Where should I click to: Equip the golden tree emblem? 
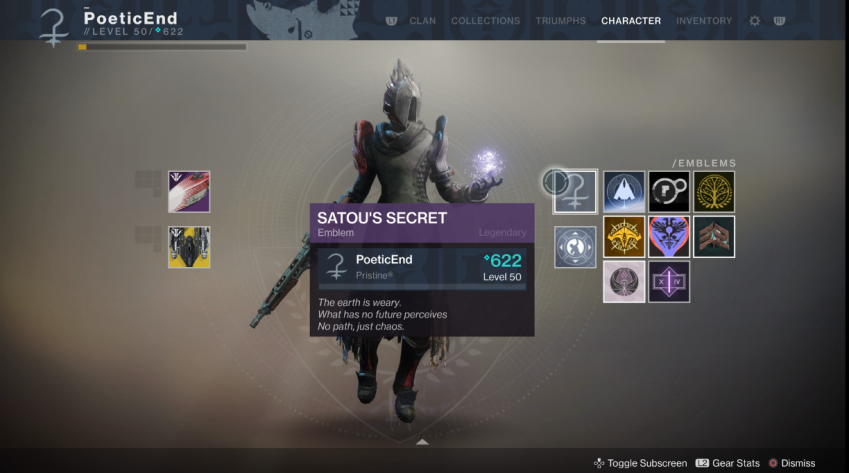coord(714,191)
